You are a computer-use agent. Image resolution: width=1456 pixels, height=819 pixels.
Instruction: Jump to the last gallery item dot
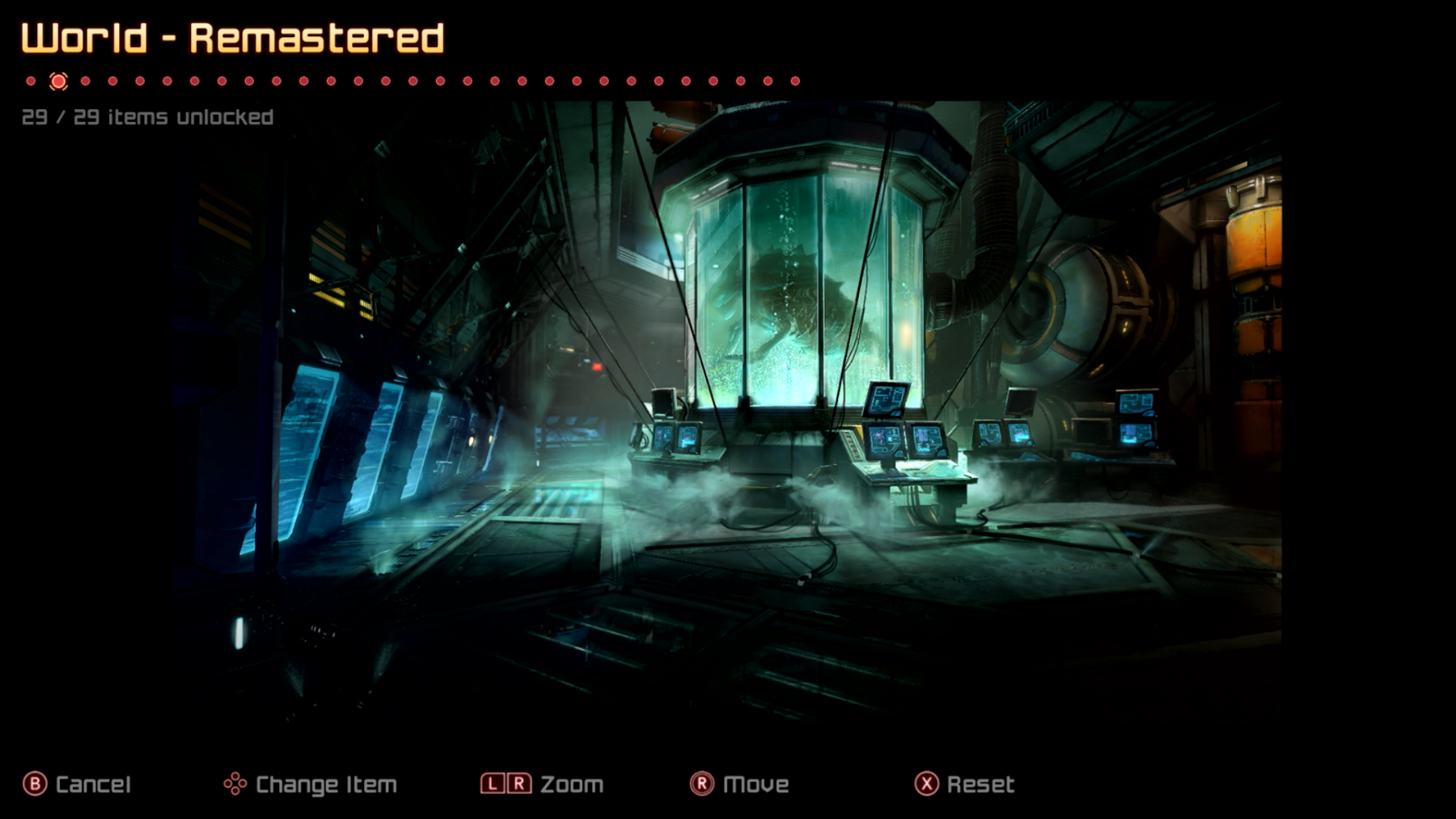(x=795, y=81)
